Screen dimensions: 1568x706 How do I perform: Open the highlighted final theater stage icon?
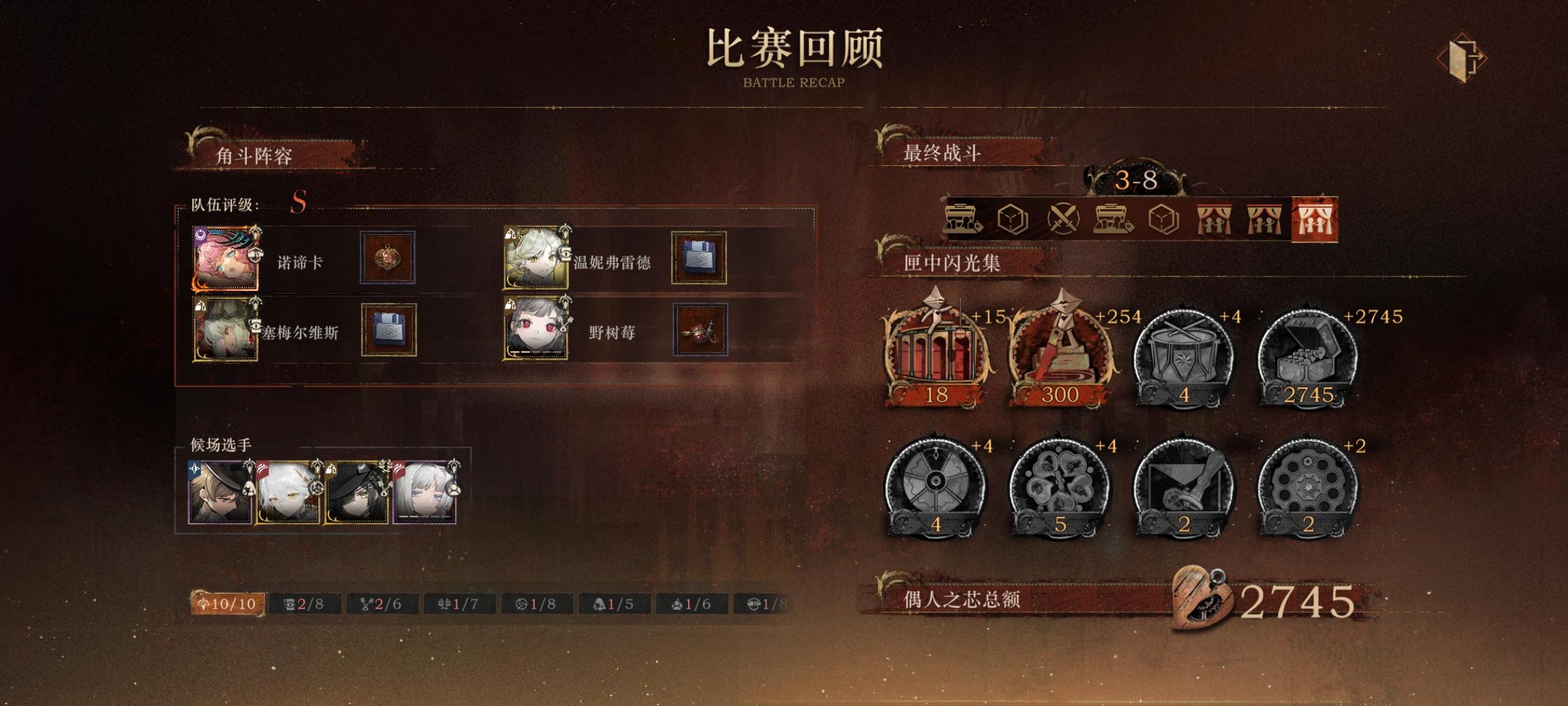[1316, 220]
